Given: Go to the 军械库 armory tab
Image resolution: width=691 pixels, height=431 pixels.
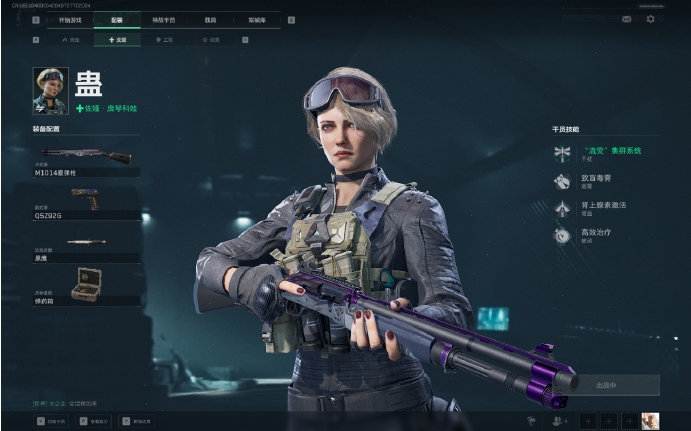Looking at the screenshot, I should pyautogui.click(x=257, y=19).
